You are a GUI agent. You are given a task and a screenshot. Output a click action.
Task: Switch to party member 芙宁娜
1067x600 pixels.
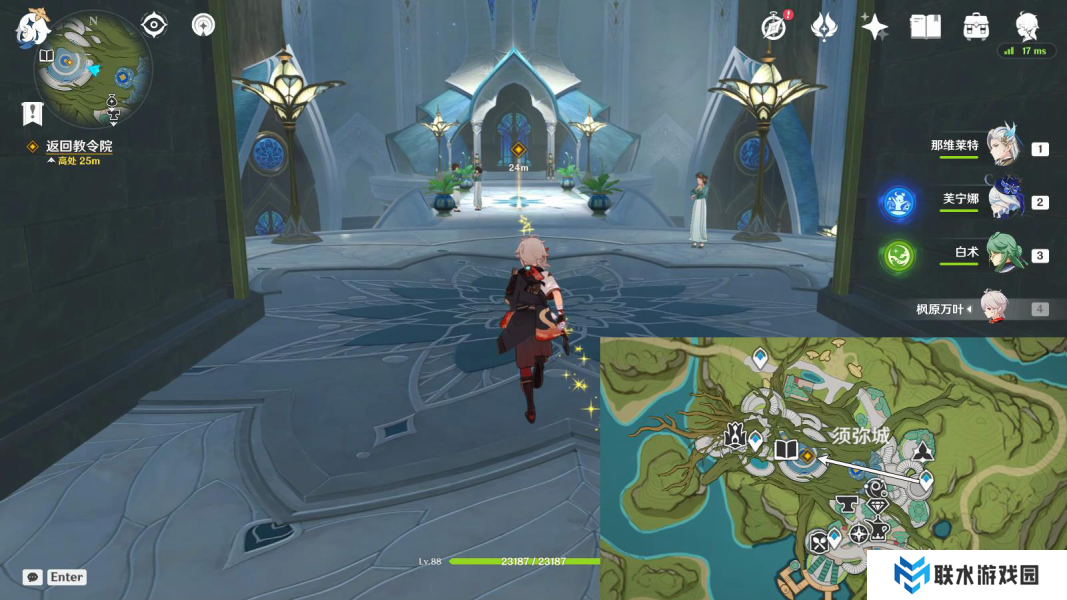(1002, 200)
